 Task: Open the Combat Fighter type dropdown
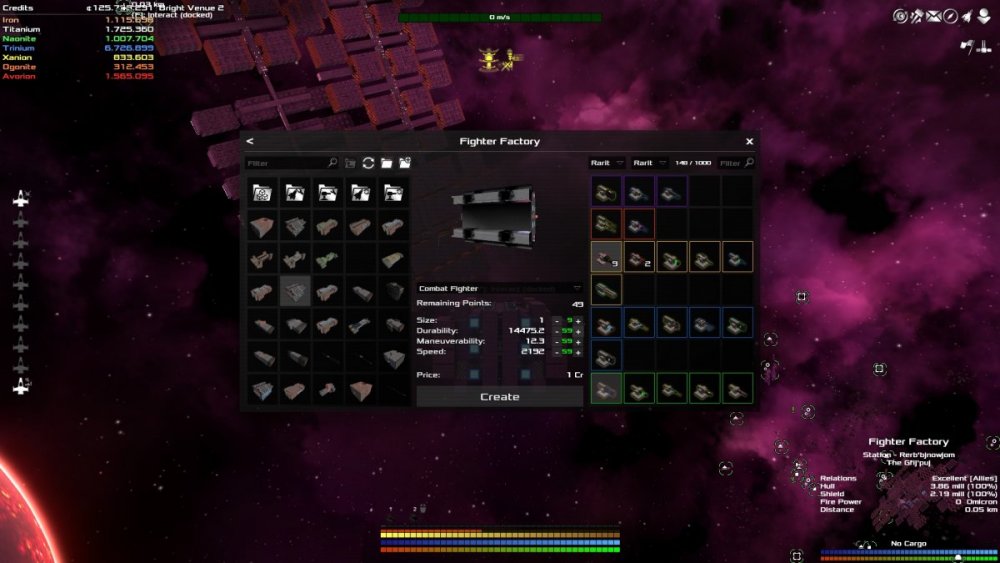[499, 288]
